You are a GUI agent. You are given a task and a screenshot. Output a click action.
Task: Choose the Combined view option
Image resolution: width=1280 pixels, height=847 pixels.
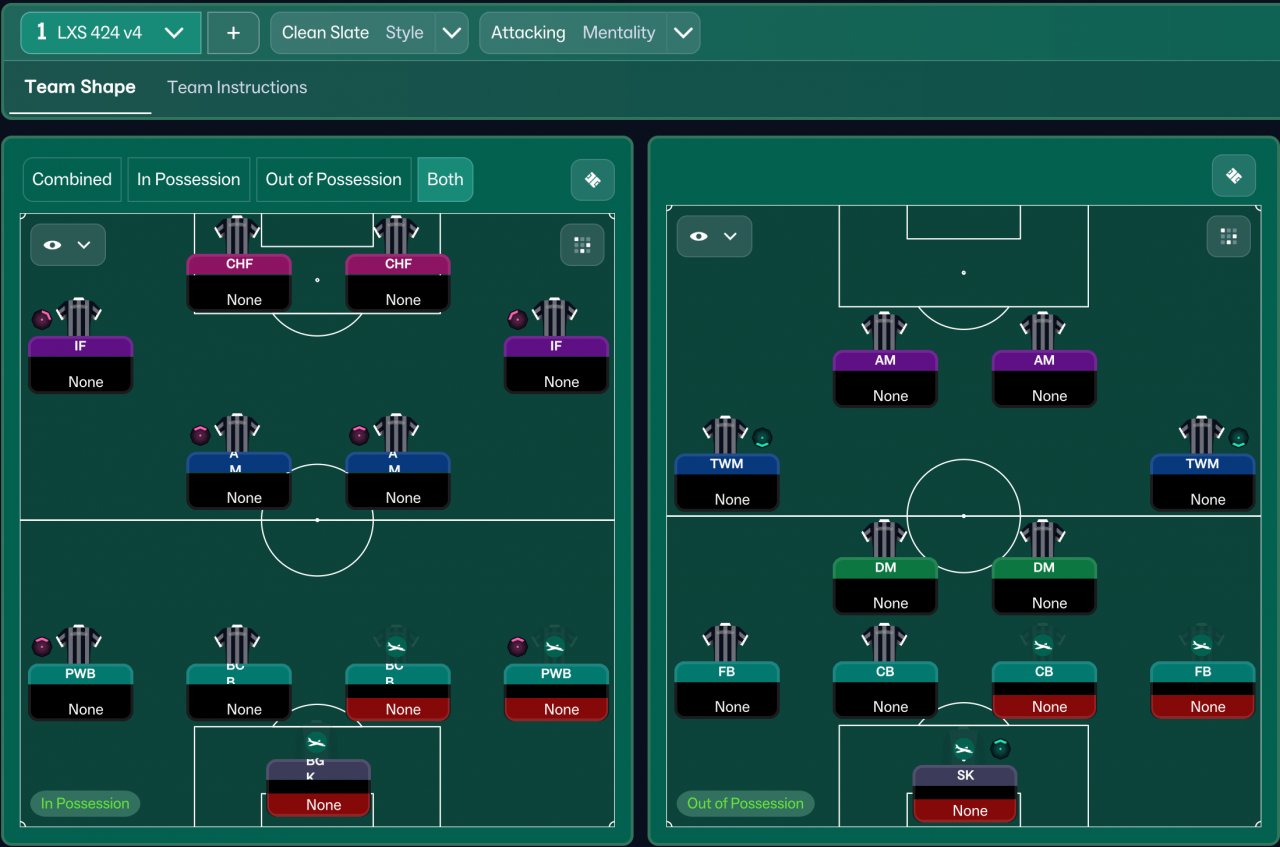(72, 180)
